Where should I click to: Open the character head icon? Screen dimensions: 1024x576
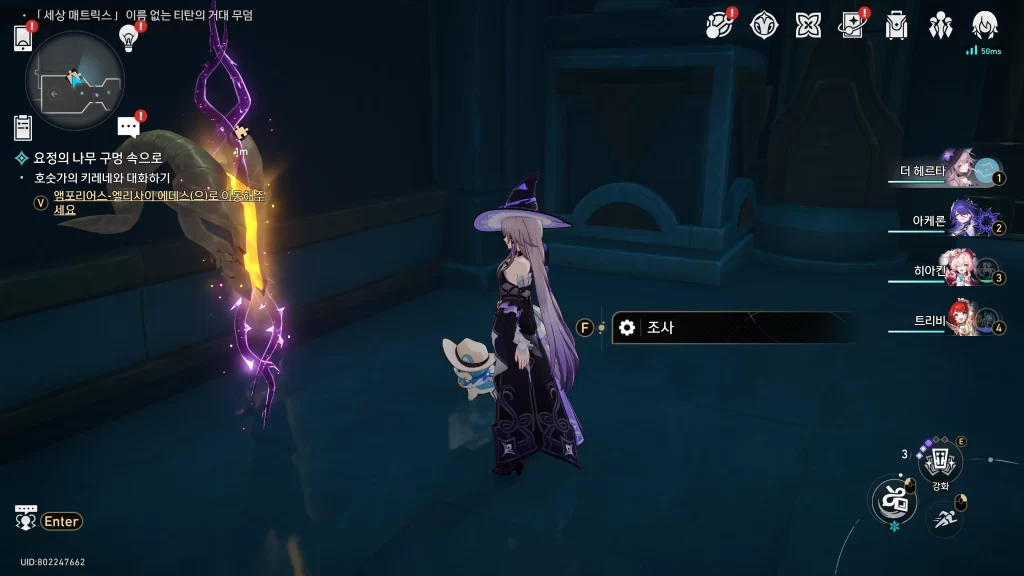(985, 25)
